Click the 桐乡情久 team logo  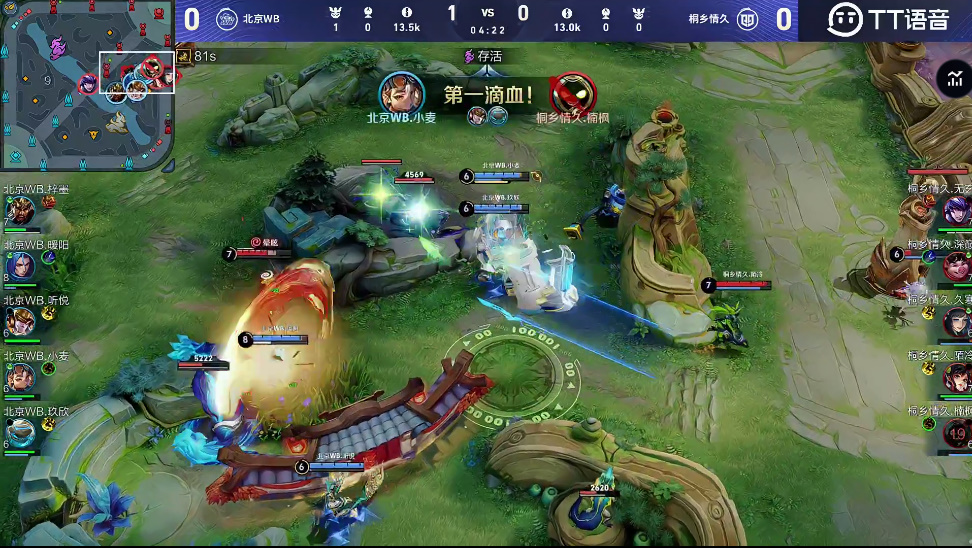tap(747, 19)
